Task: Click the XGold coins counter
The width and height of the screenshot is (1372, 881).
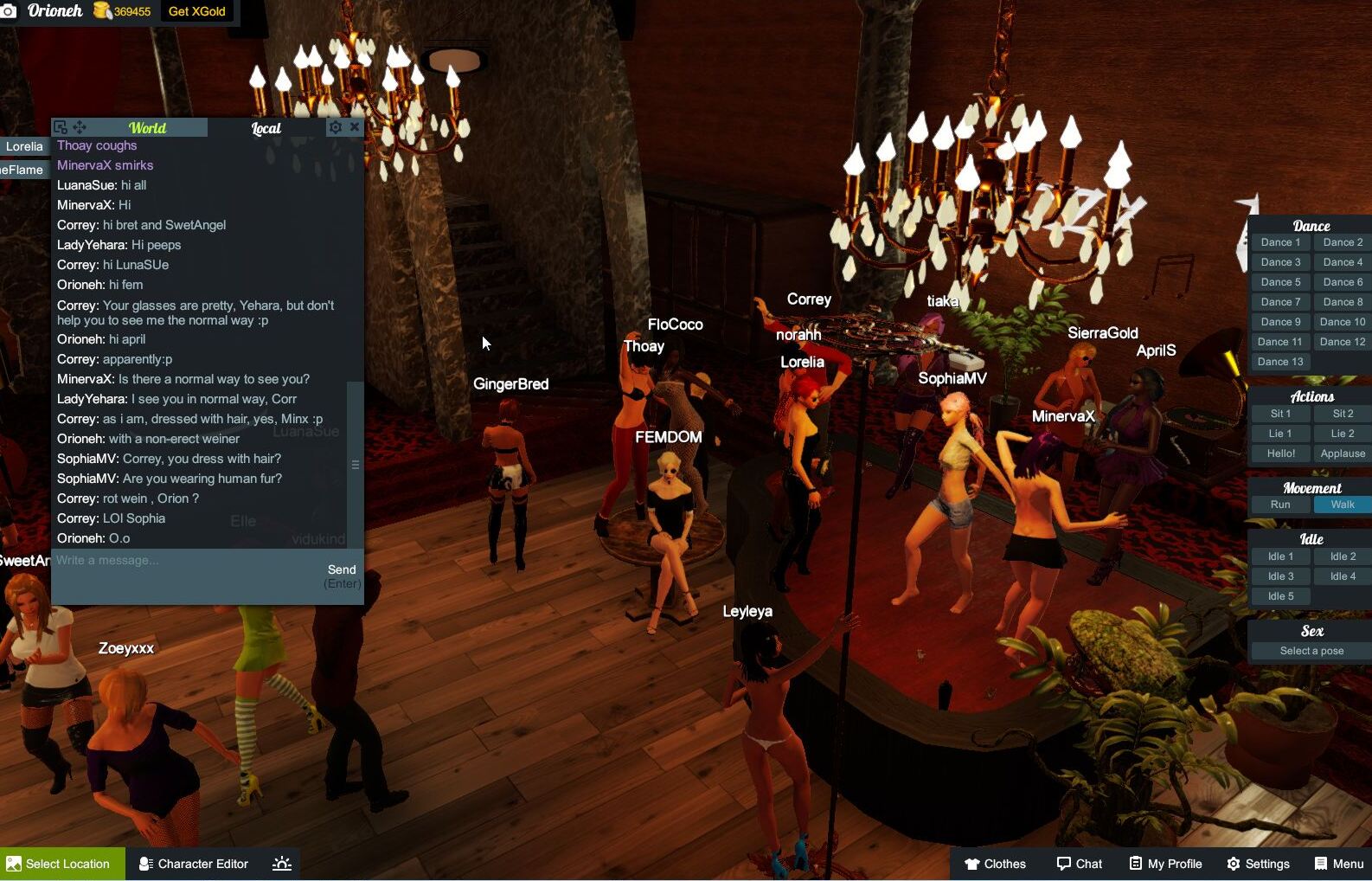Action: click(x=122, y=11)
